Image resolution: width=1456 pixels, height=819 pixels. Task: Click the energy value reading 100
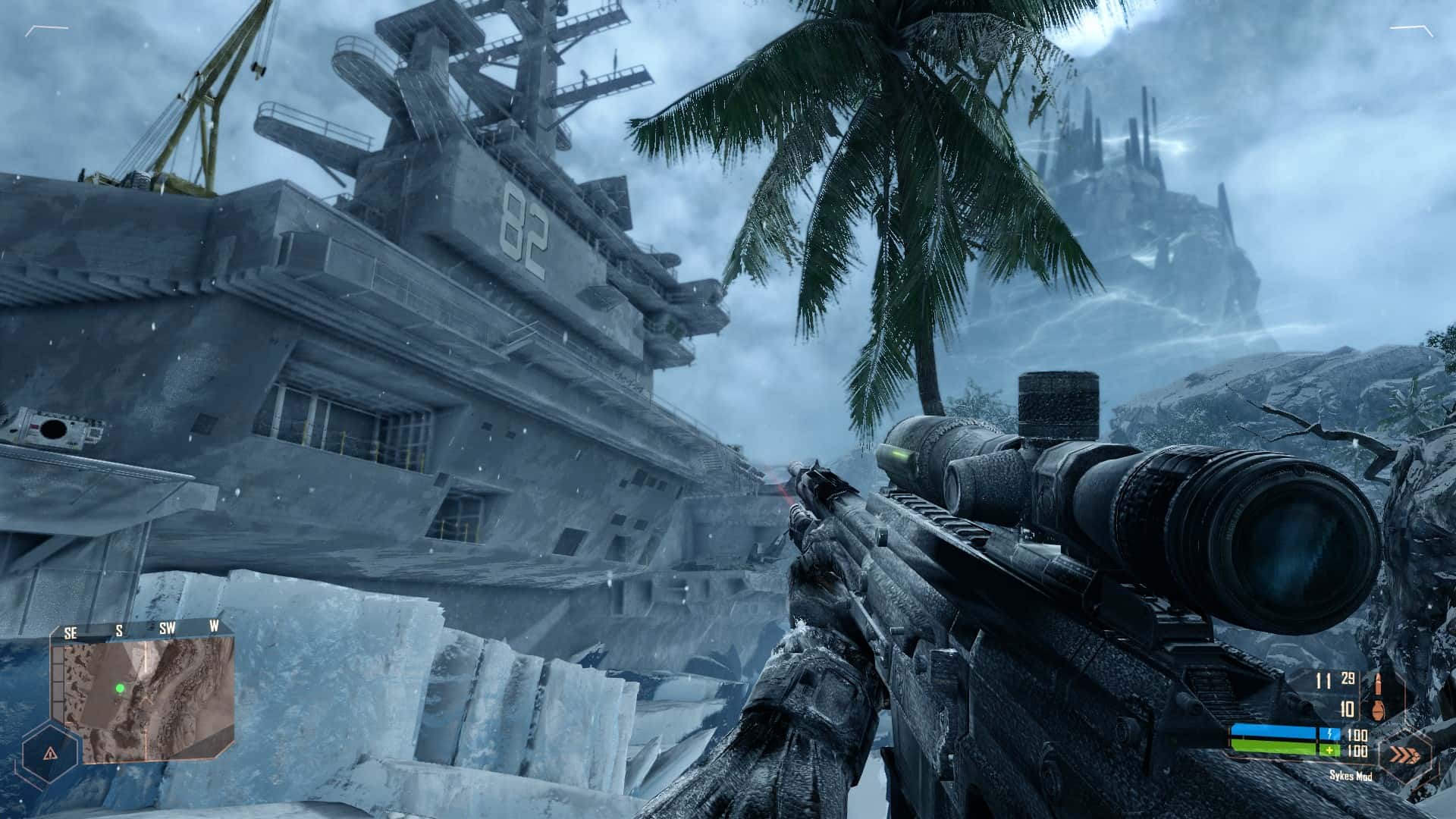tap(1357, 736)
